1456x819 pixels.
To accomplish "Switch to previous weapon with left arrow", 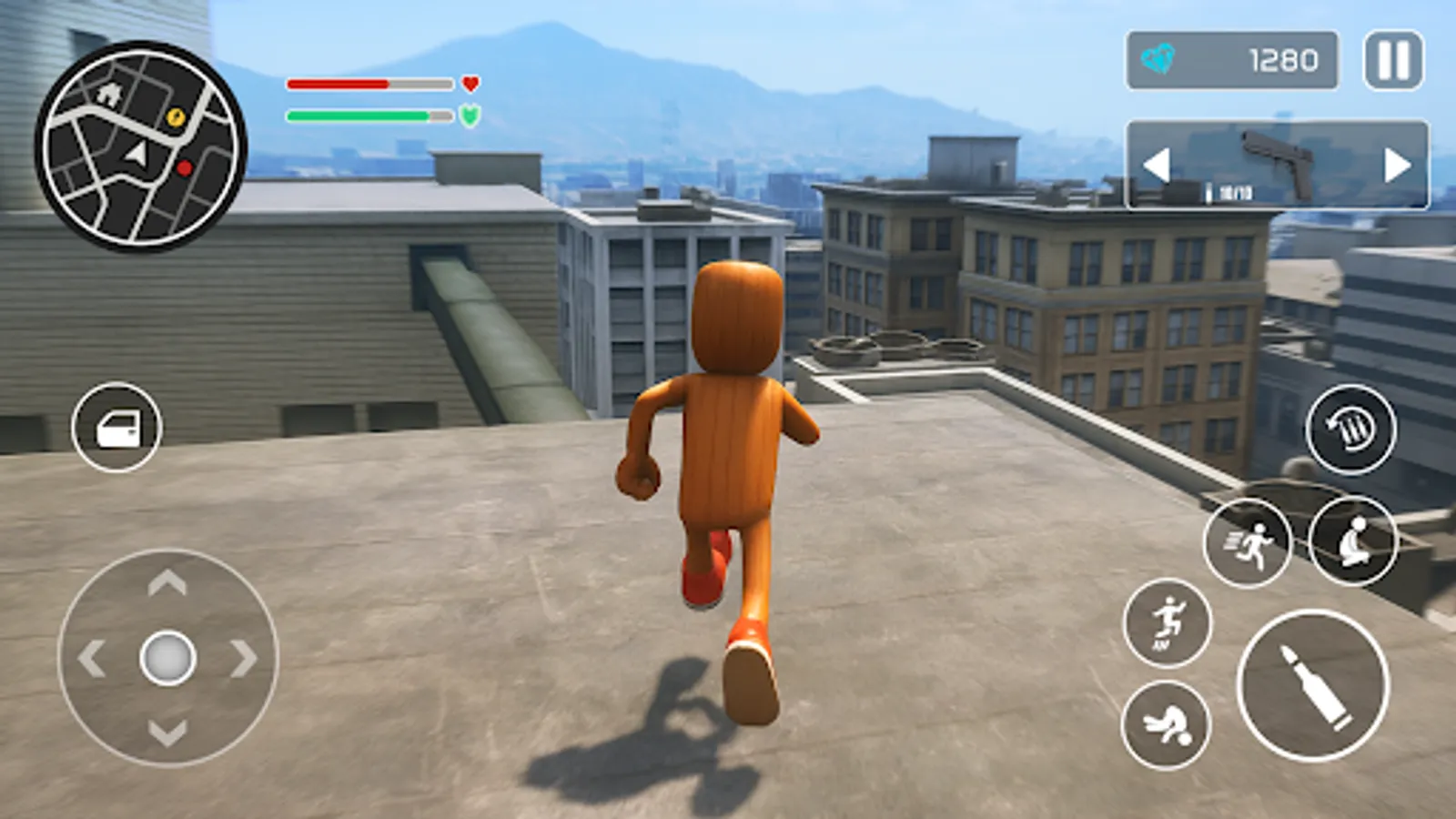I will (x=1158, y=167).
